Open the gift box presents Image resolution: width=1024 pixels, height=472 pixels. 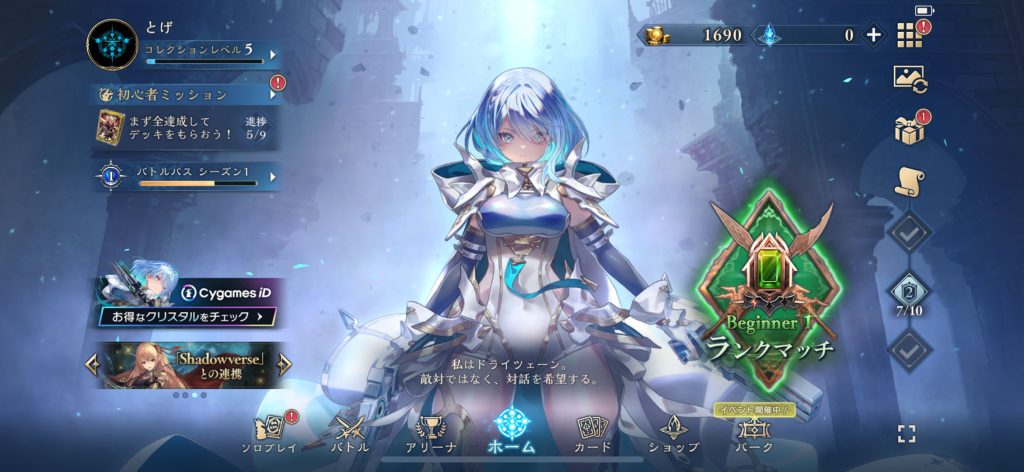pos(909,129)
